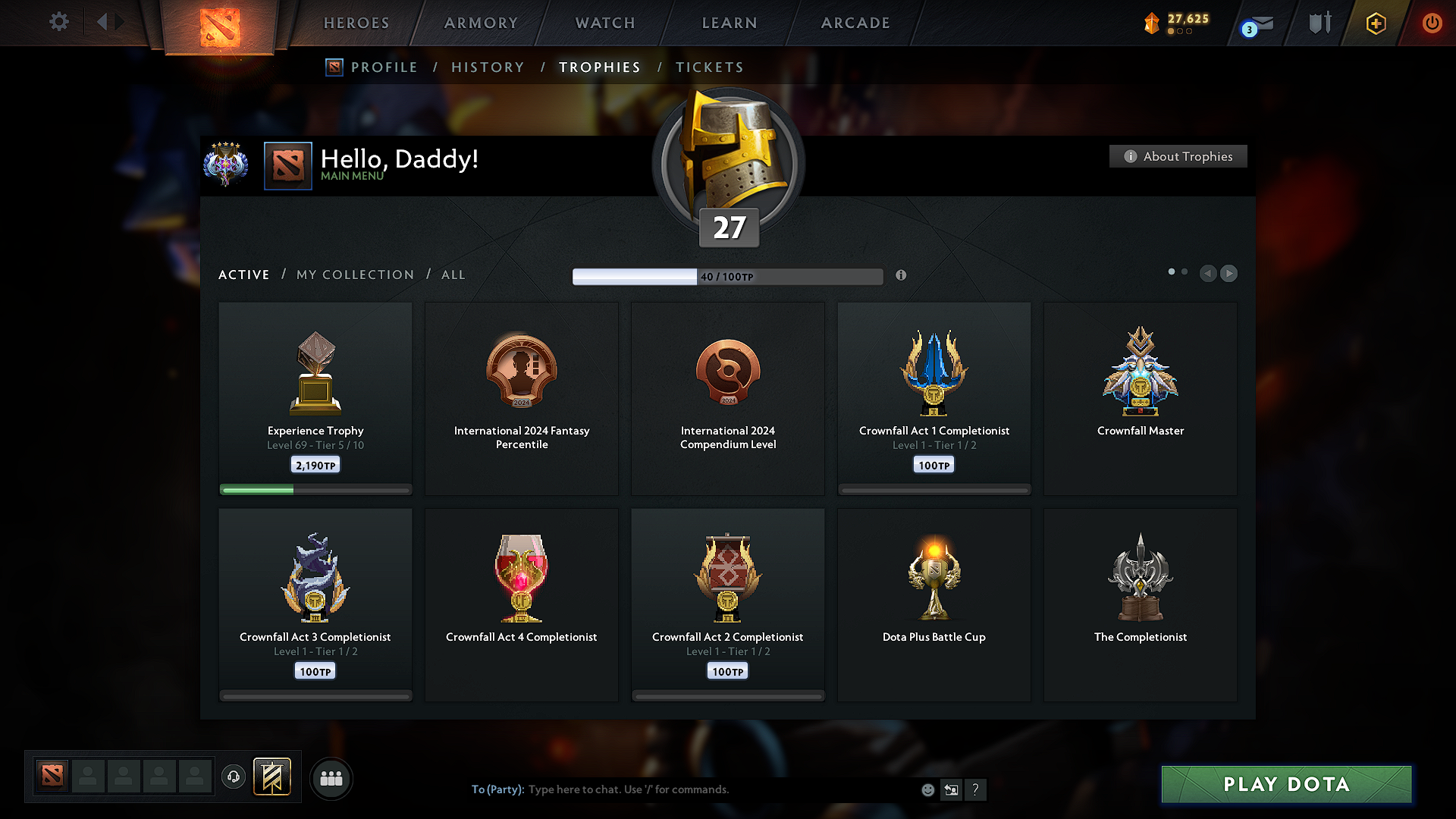1456x819 pixels.
Task: View the match History tab
Action: 488,67
